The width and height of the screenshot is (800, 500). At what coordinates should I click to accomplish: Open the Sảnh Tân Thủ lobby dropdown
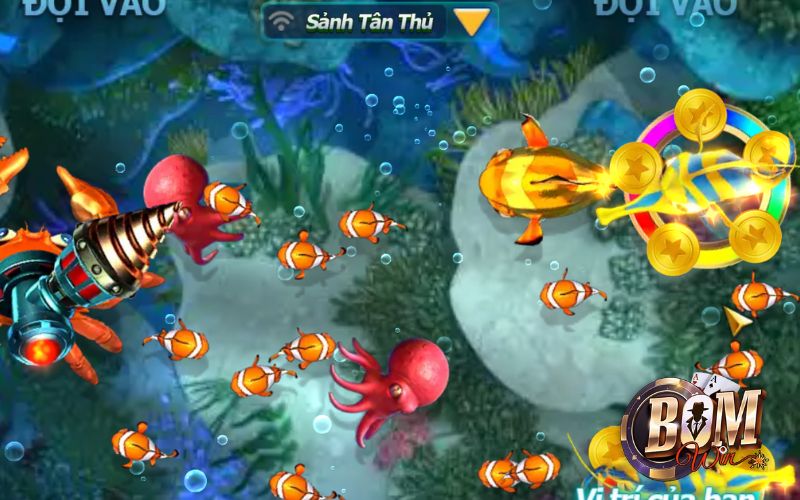coord(472,21)
